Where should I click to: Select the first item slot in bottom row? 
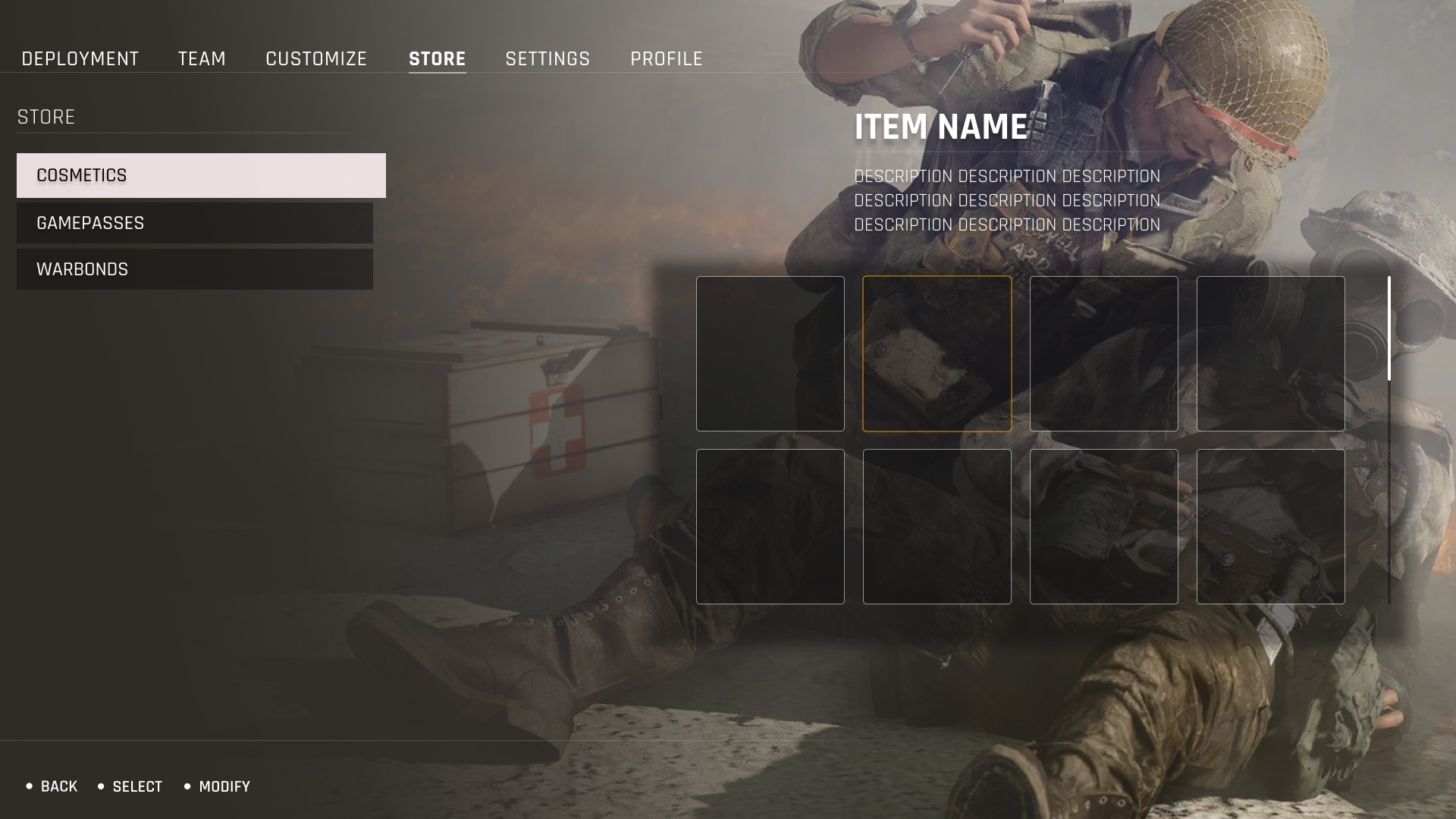[770, 526]
